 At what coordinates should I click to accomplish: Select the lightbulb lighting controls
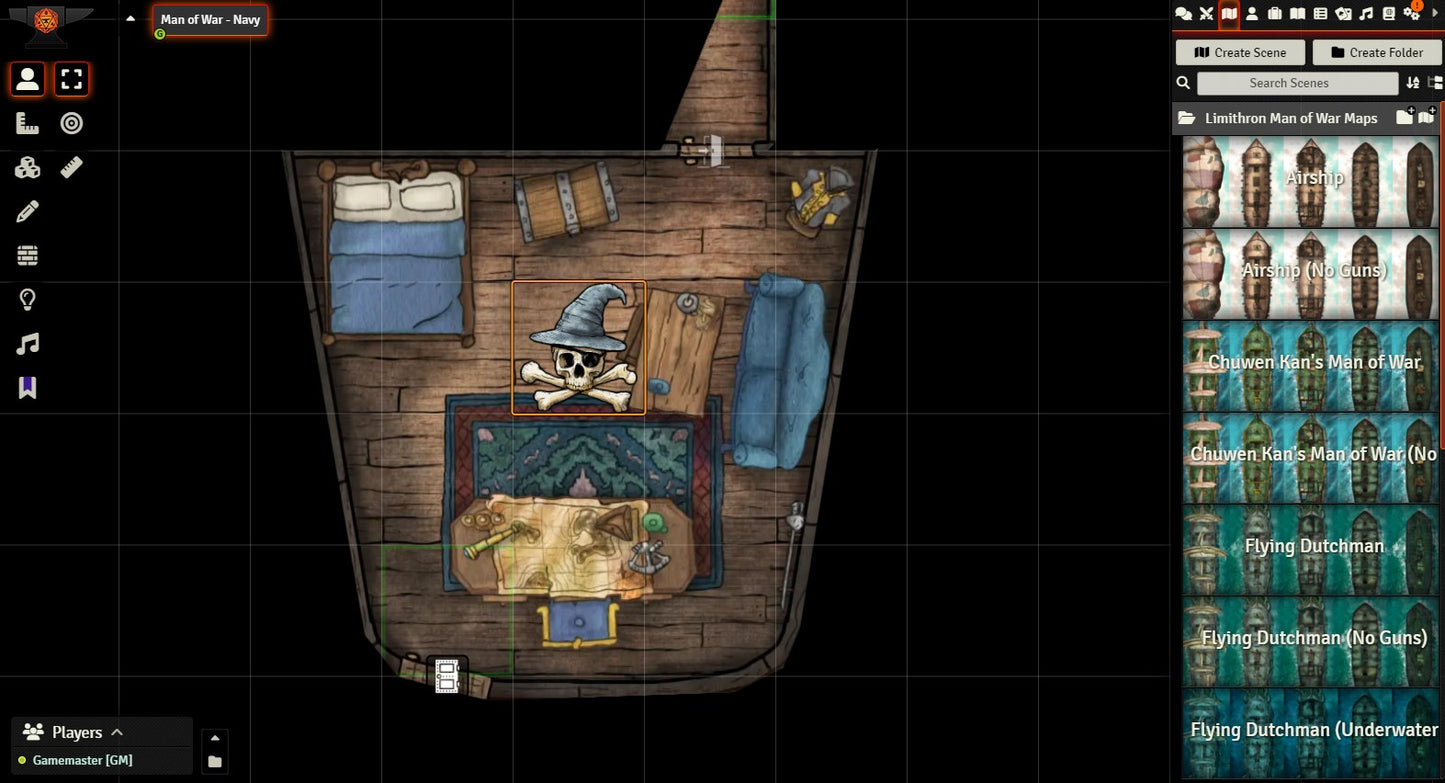pyautogui.click(x=28, y=299)
